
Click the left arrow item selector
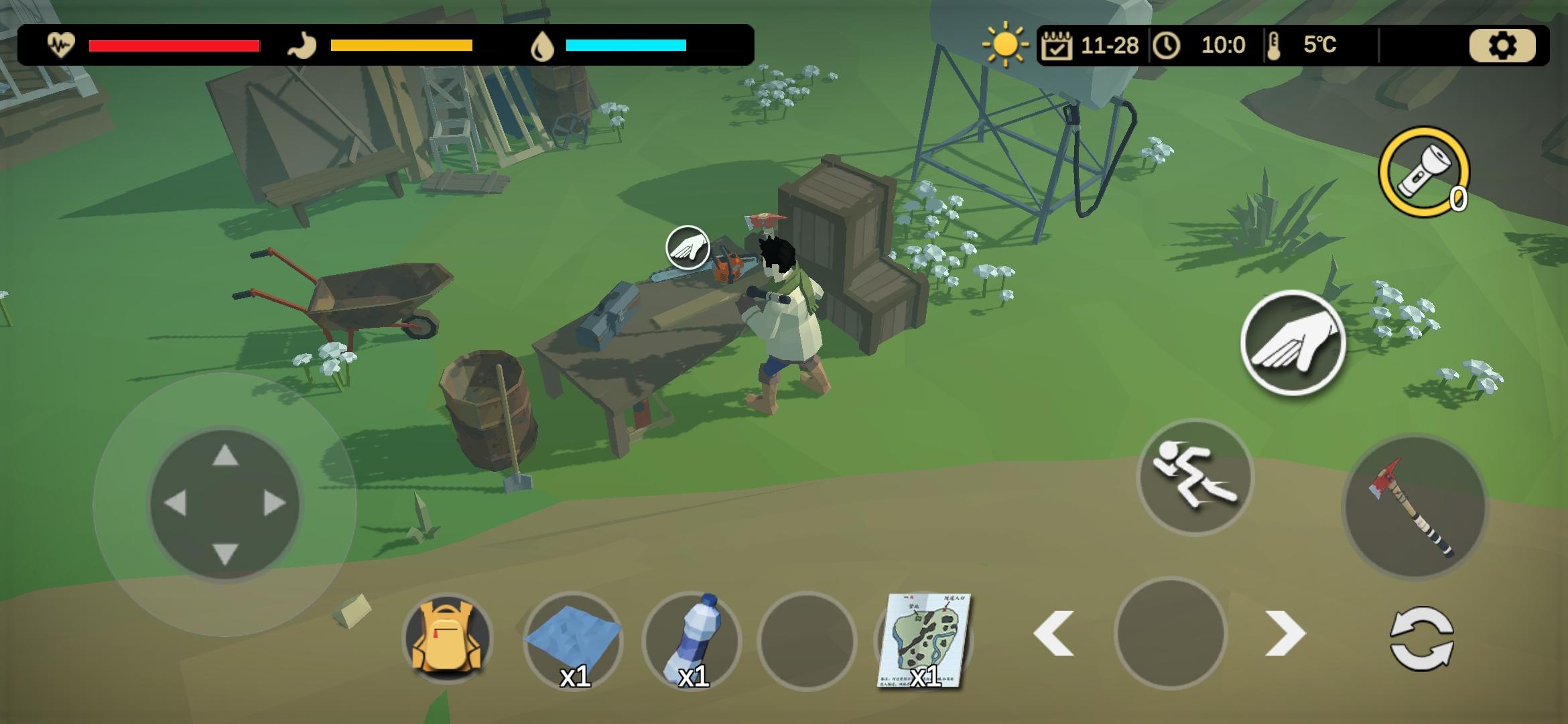(x=1054, y=633)
